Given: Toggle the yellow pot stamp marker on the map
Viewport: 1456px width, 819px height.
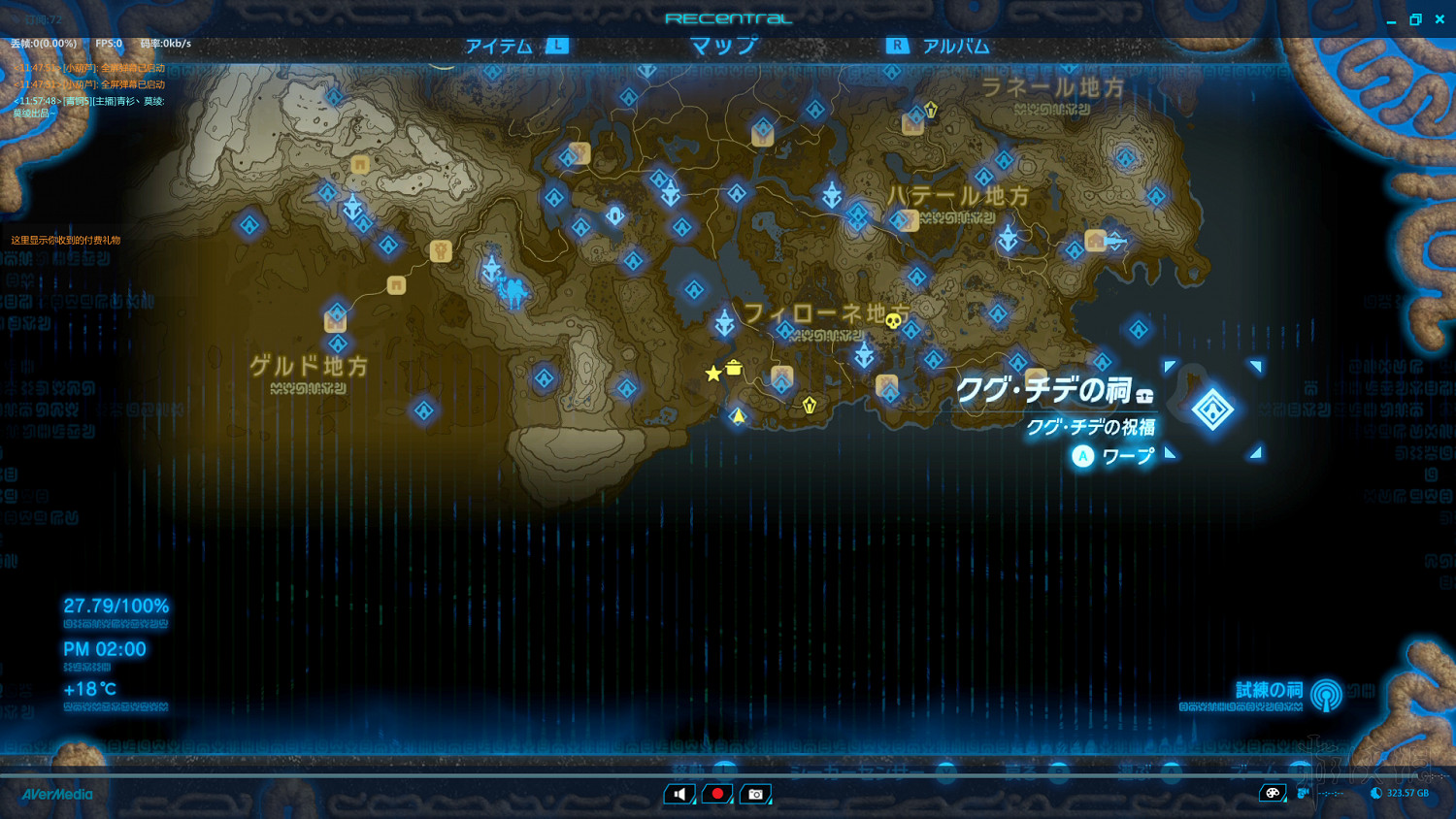Looking at the screenshot, I should click(x=735, y=369).
